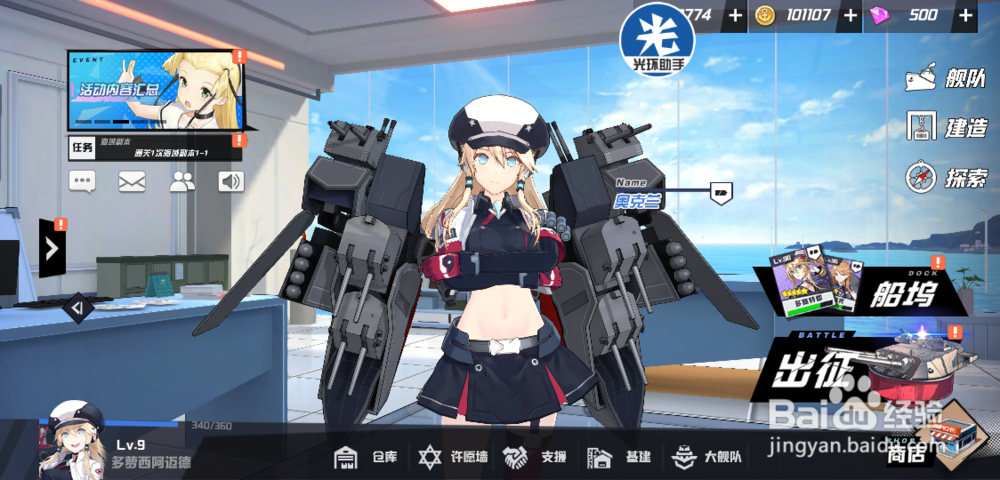Open the 活动内容汇总 event banner
This screenshot has height=480, width=1000.
156,91
